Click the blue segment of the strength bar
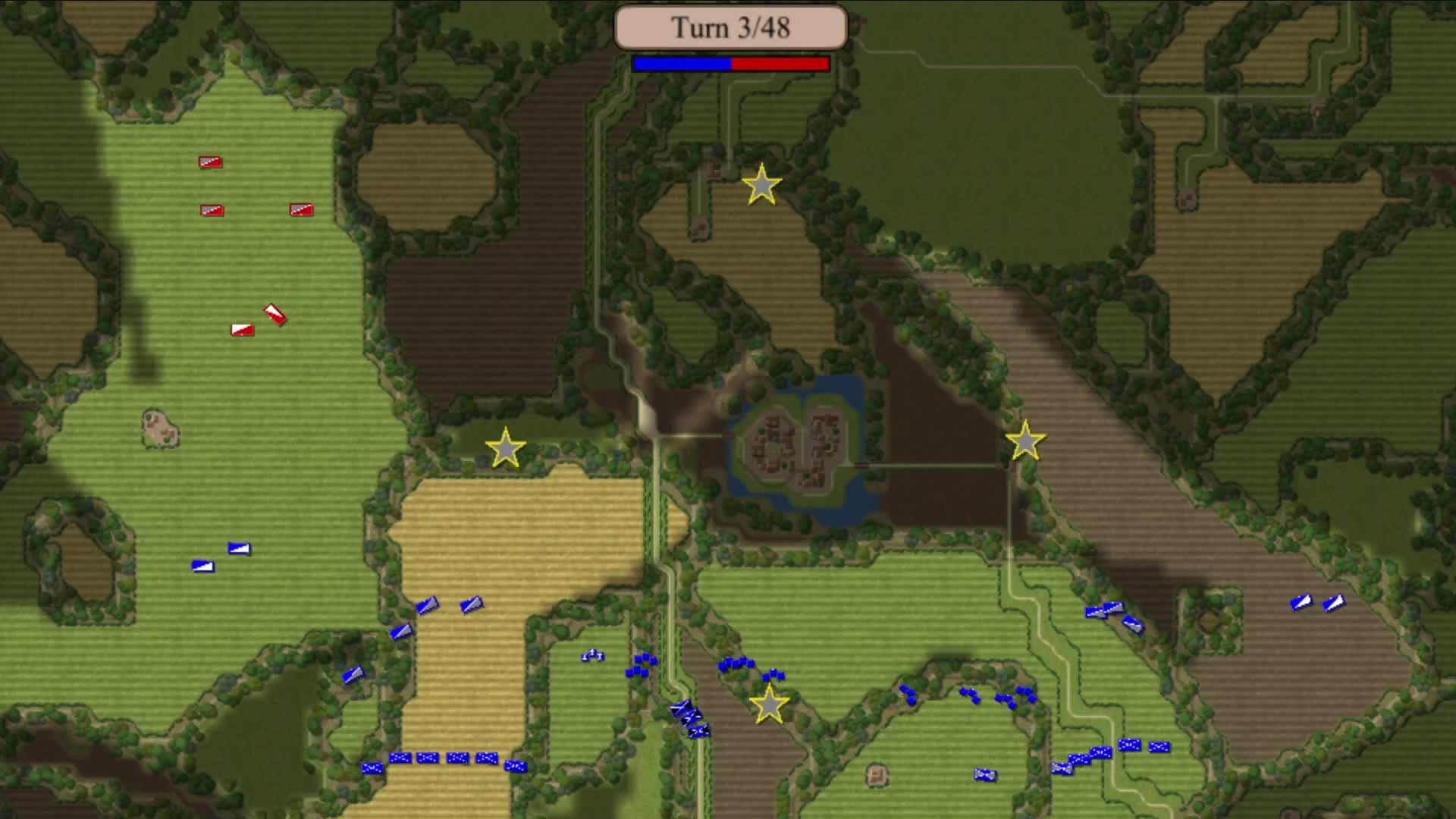 680,64
